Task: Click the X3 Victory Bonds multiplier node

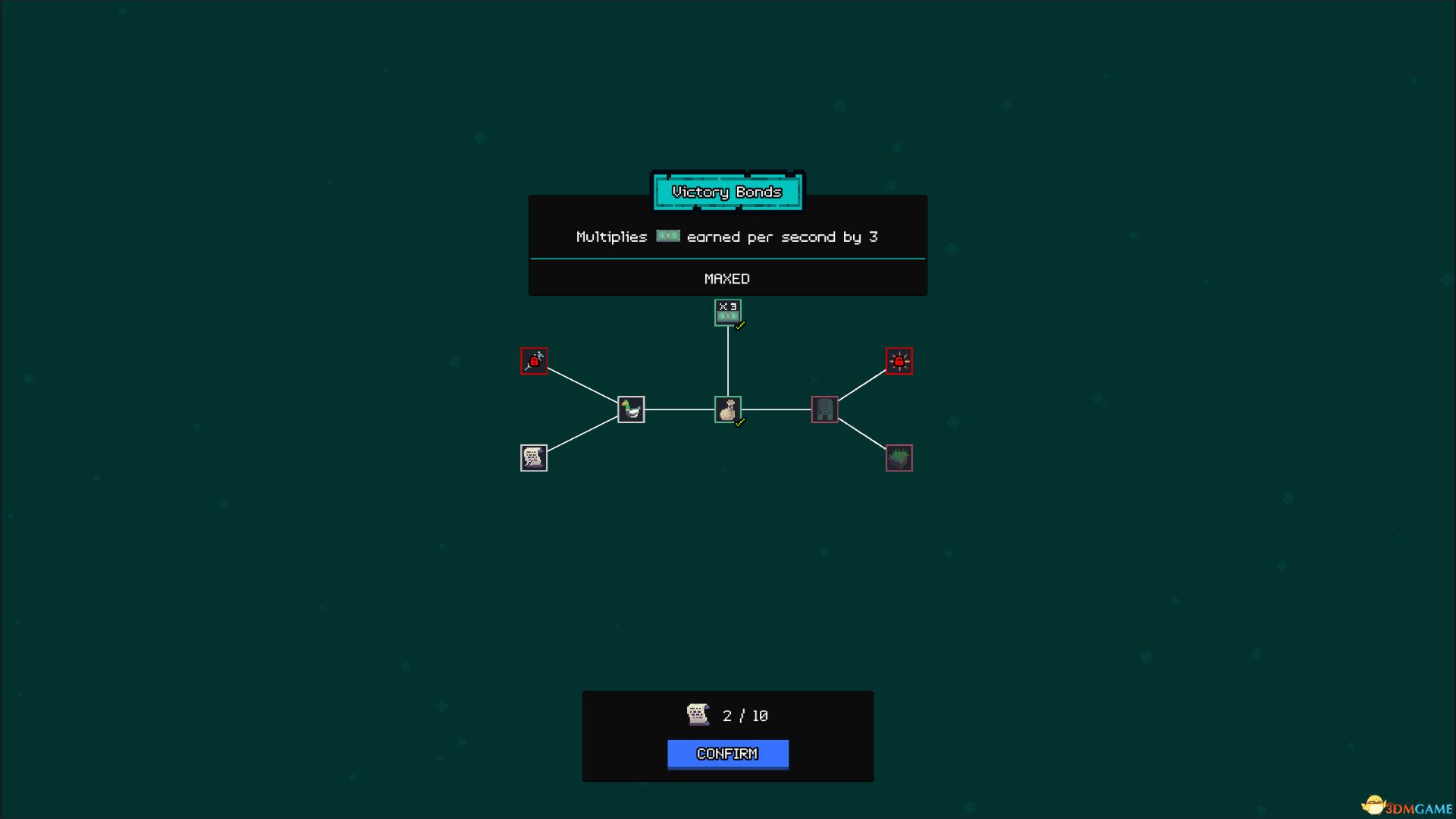Action: coord(728,311)
